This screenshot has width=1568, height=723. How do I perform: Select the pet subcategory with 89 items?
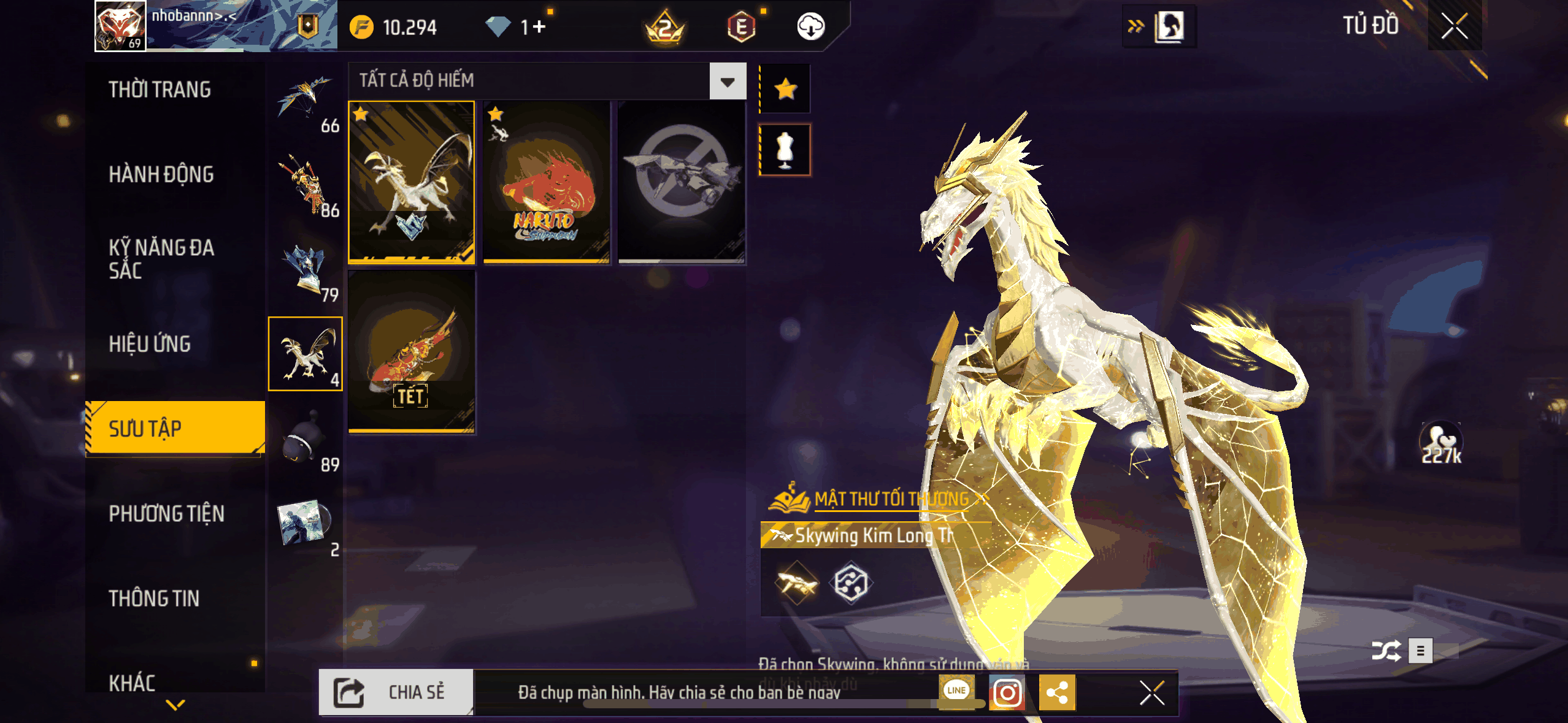pyautogui.click(x=306, y=440)
